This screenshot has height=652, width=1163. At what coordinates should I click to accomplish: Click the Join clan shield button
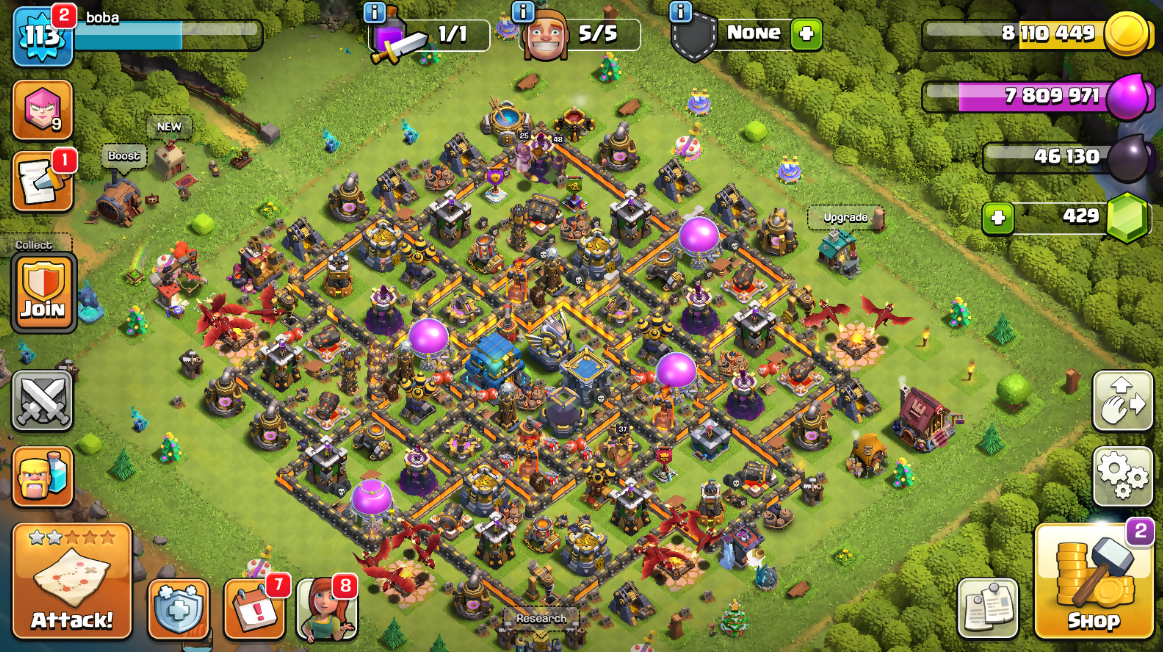click(43, 292)
